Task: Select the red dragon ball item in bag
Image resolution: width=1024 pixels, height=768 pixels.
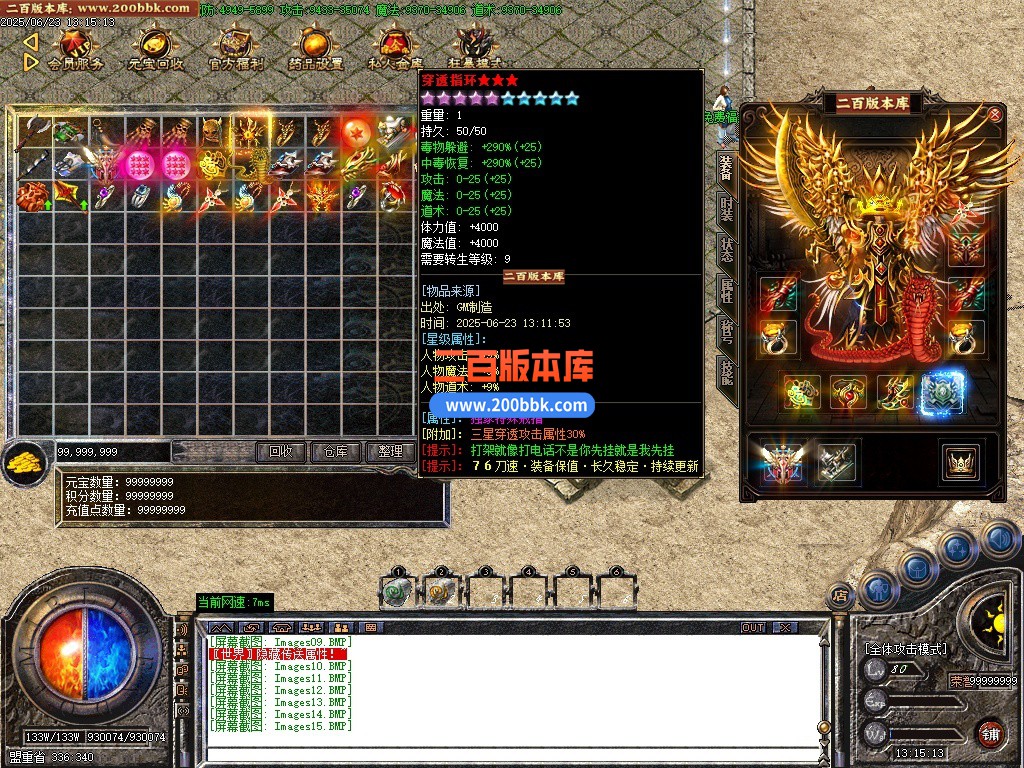Action: click(x=355, y=133)
